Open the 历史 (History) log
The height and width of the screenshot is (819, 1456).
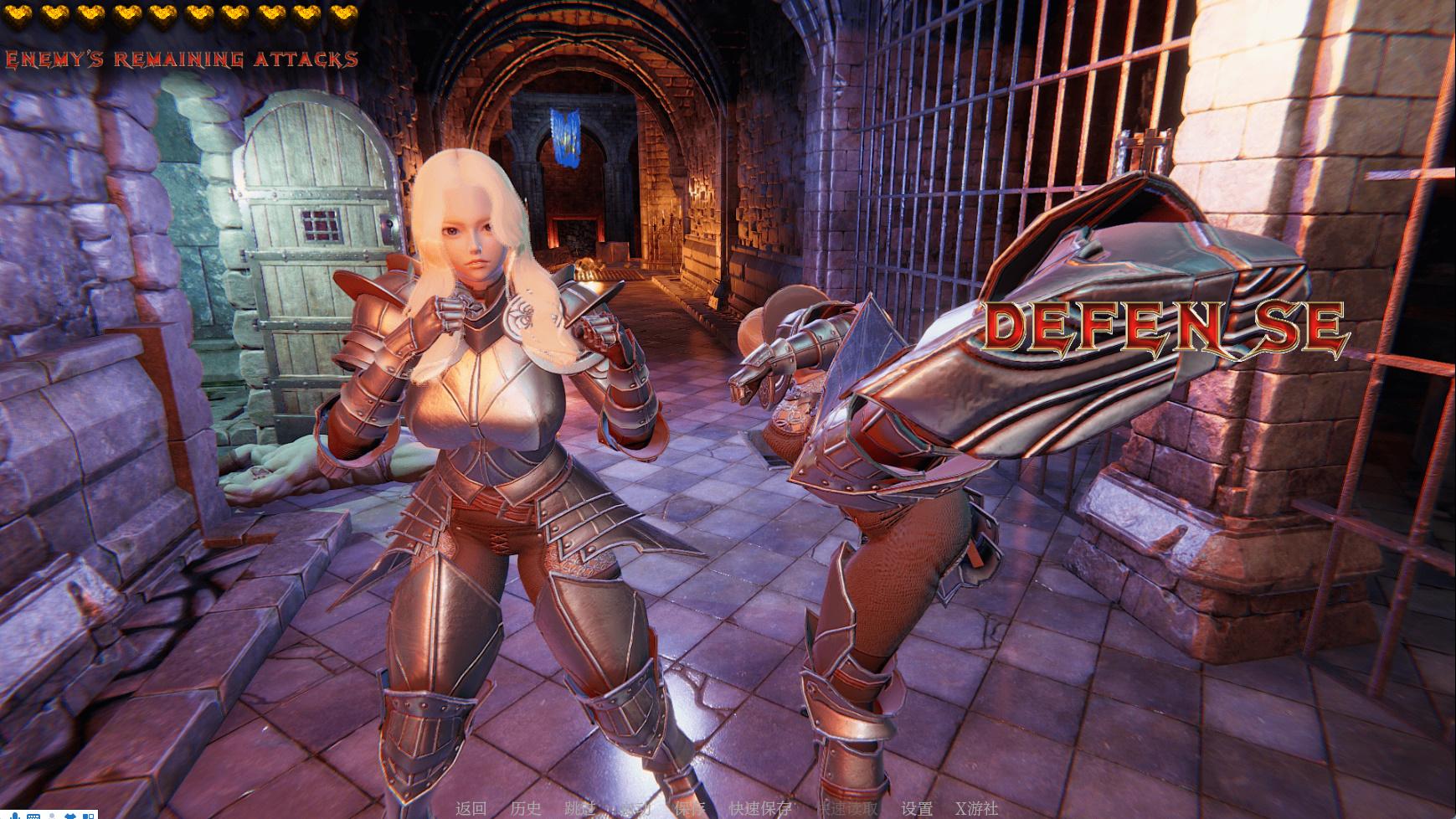click(526, 808)
